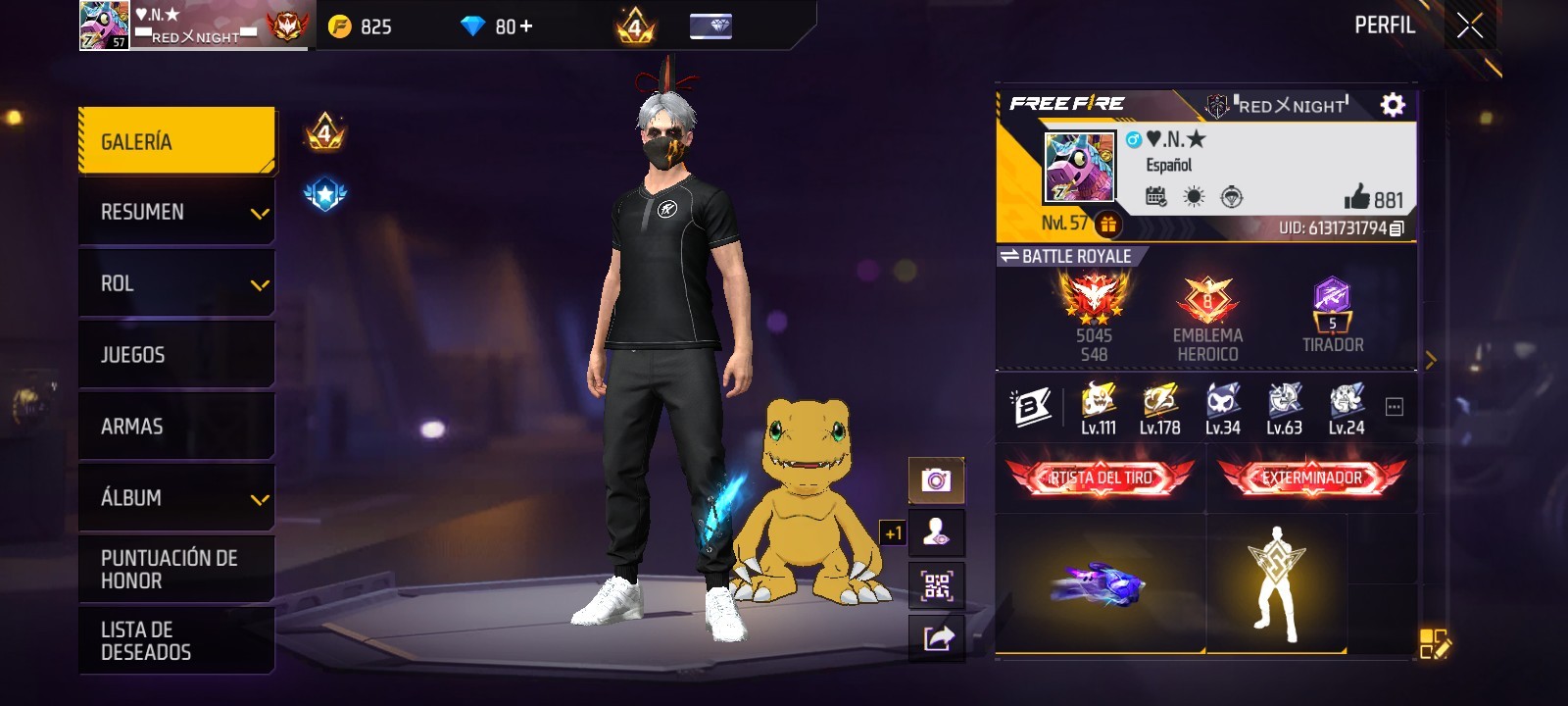Viewport: 1568px width, 706px height.
Task: Toggle the calendar availability icon
Action: tap(1154, 196)
